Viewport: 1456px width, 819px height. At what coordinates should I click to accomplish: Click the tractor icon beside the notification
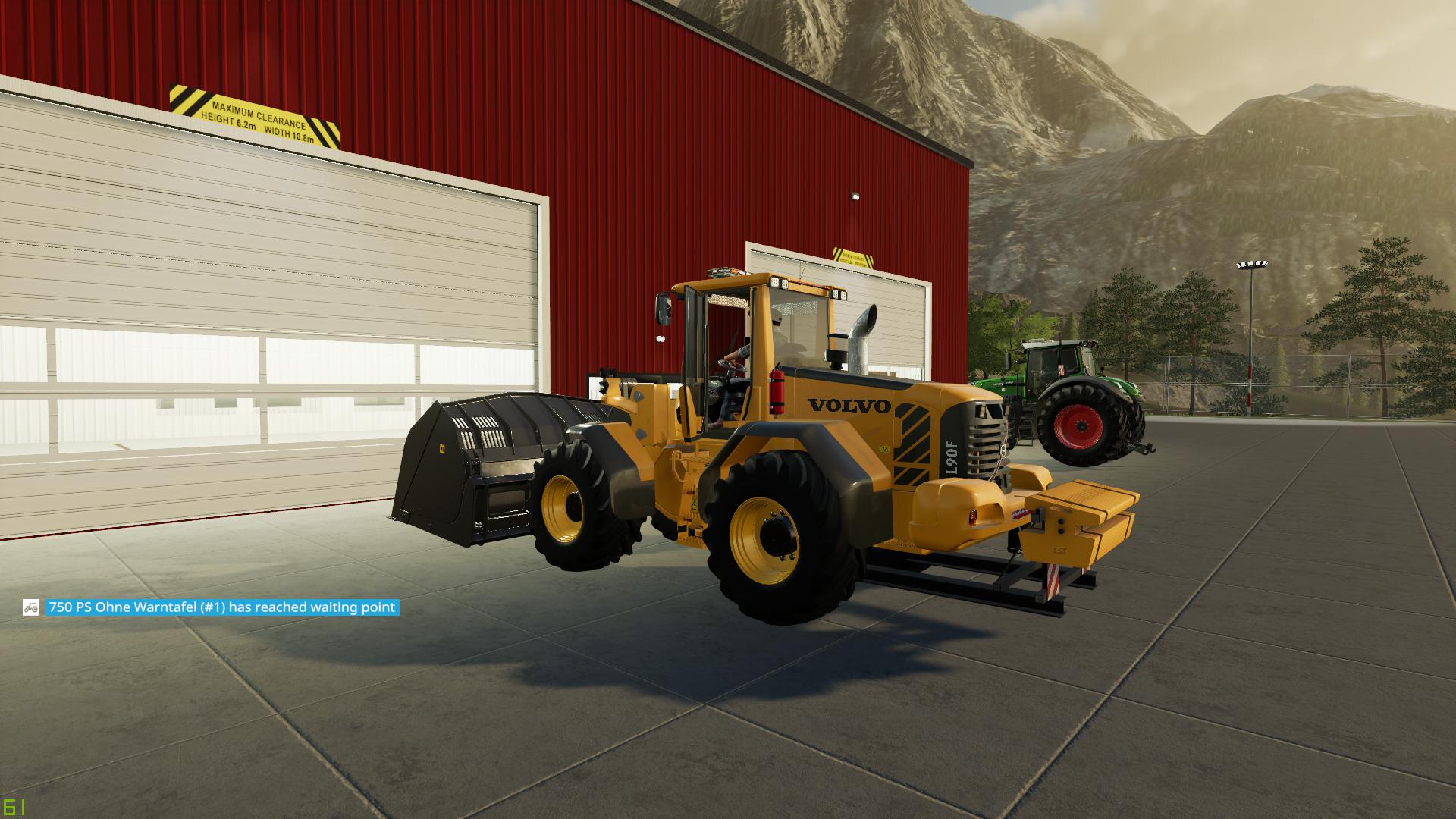pos(31,607)
